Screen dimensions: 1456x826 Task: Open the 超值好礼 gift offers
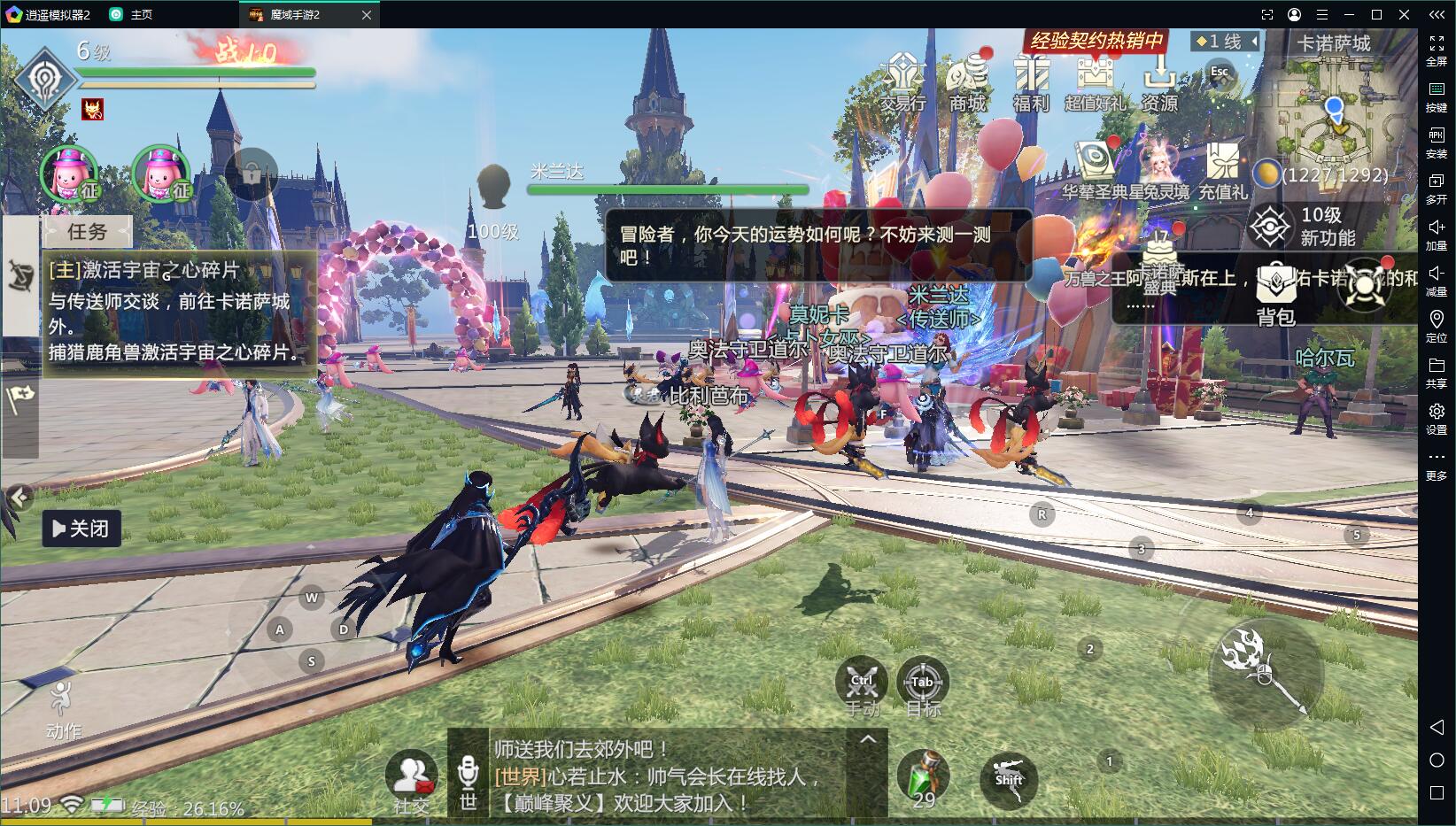tap(1096, 81)
